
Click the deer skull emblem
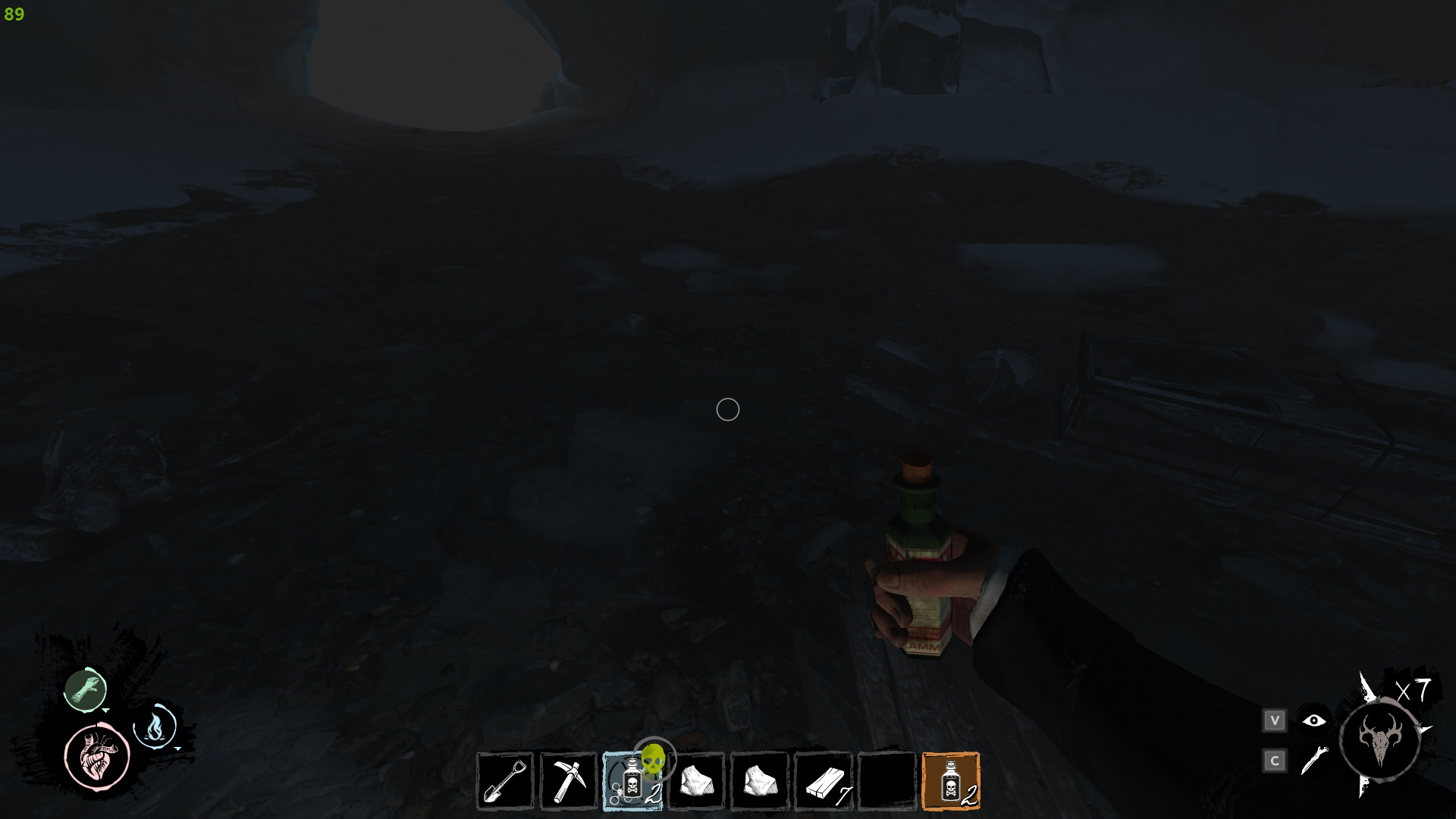click(x=1379, y=739)
